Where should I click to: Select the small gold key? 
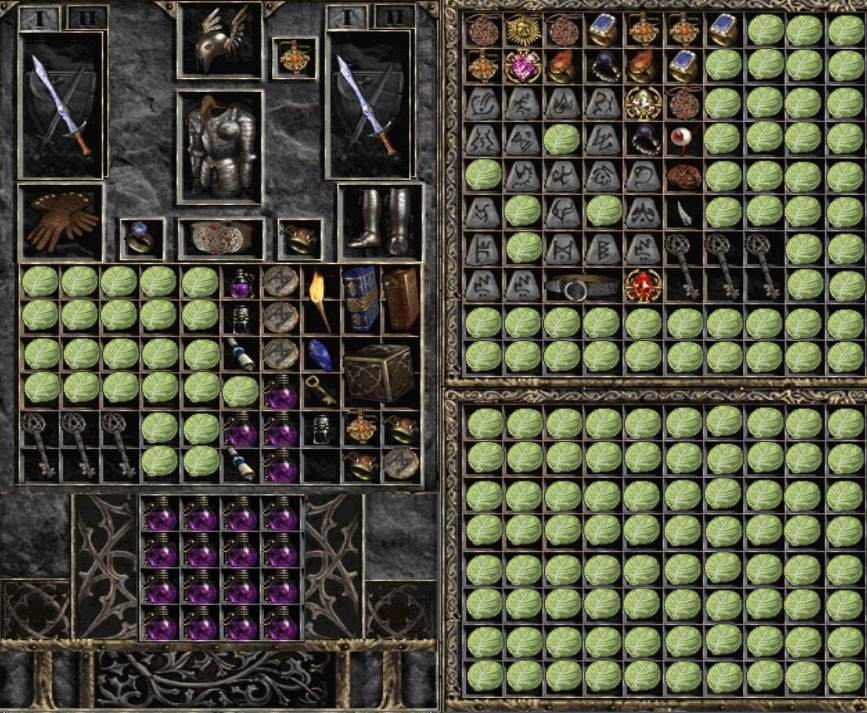tap(319, 391)
